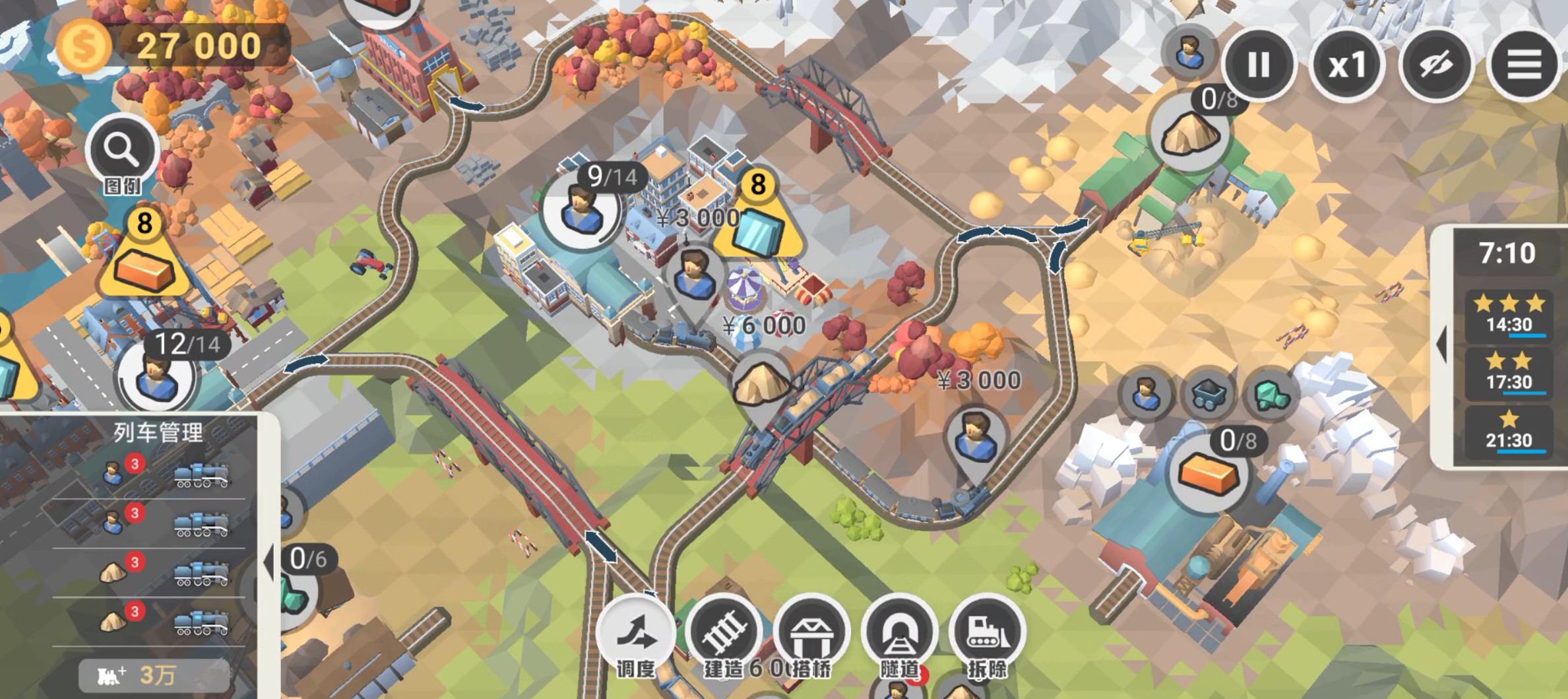Image resolution: width=1568 pixels, height=699 pixels.
Task: Buy a new train for 3万
Action: [x=154, y=675]
